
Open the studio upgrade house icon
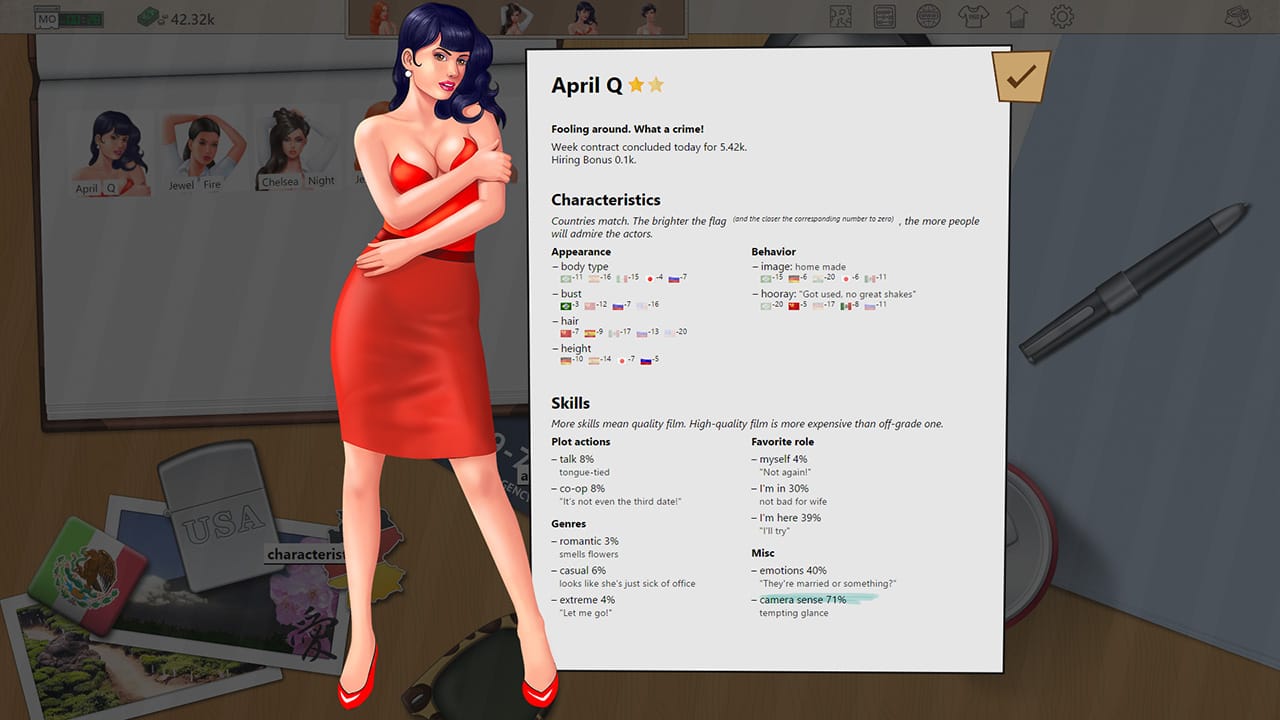[1015, 16]
